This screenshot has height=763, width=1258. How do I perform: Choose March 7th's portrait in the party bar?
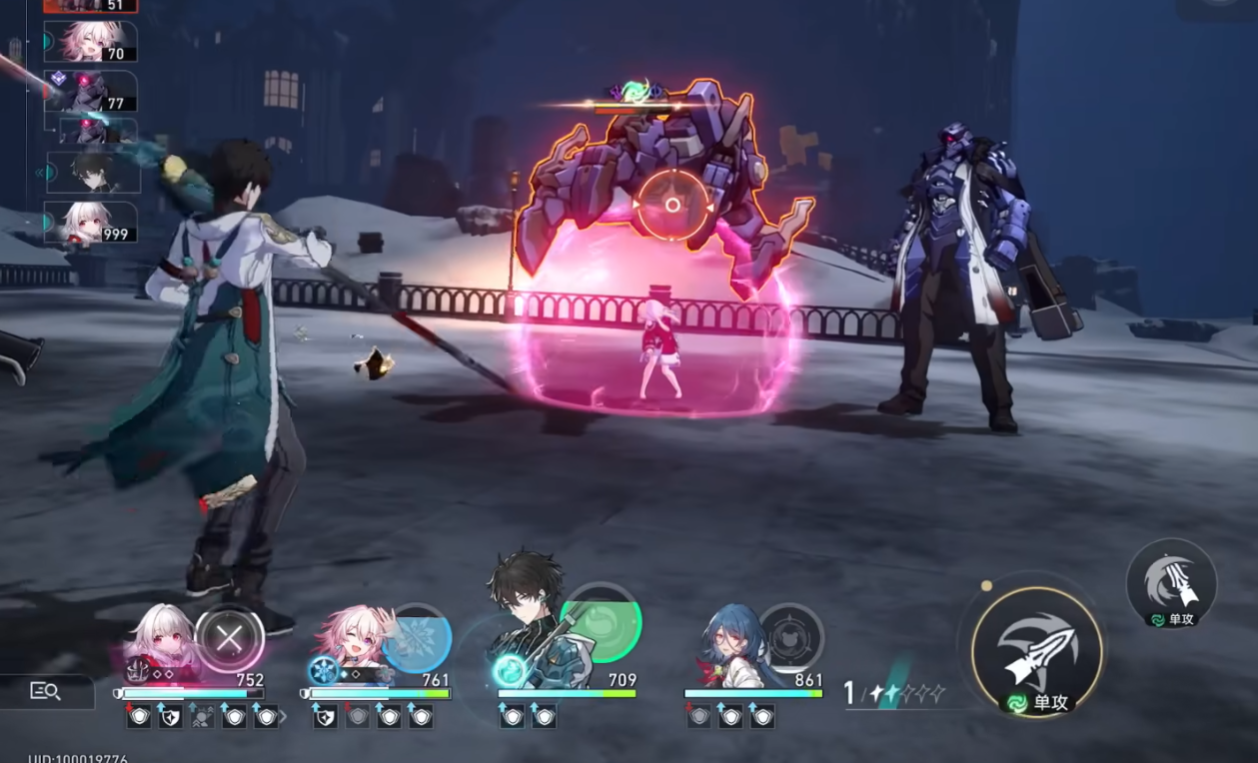tap(350, 640)
